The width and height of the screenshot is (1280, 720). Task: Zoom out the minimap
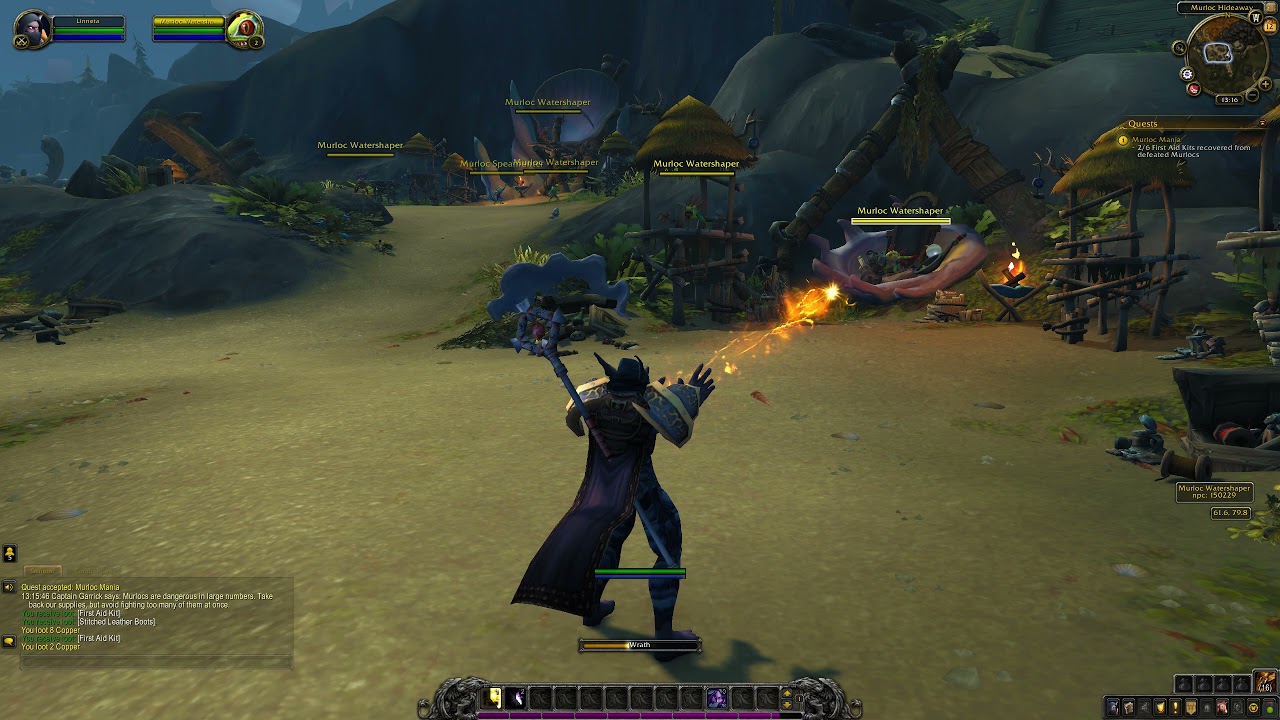point(1252,95)
